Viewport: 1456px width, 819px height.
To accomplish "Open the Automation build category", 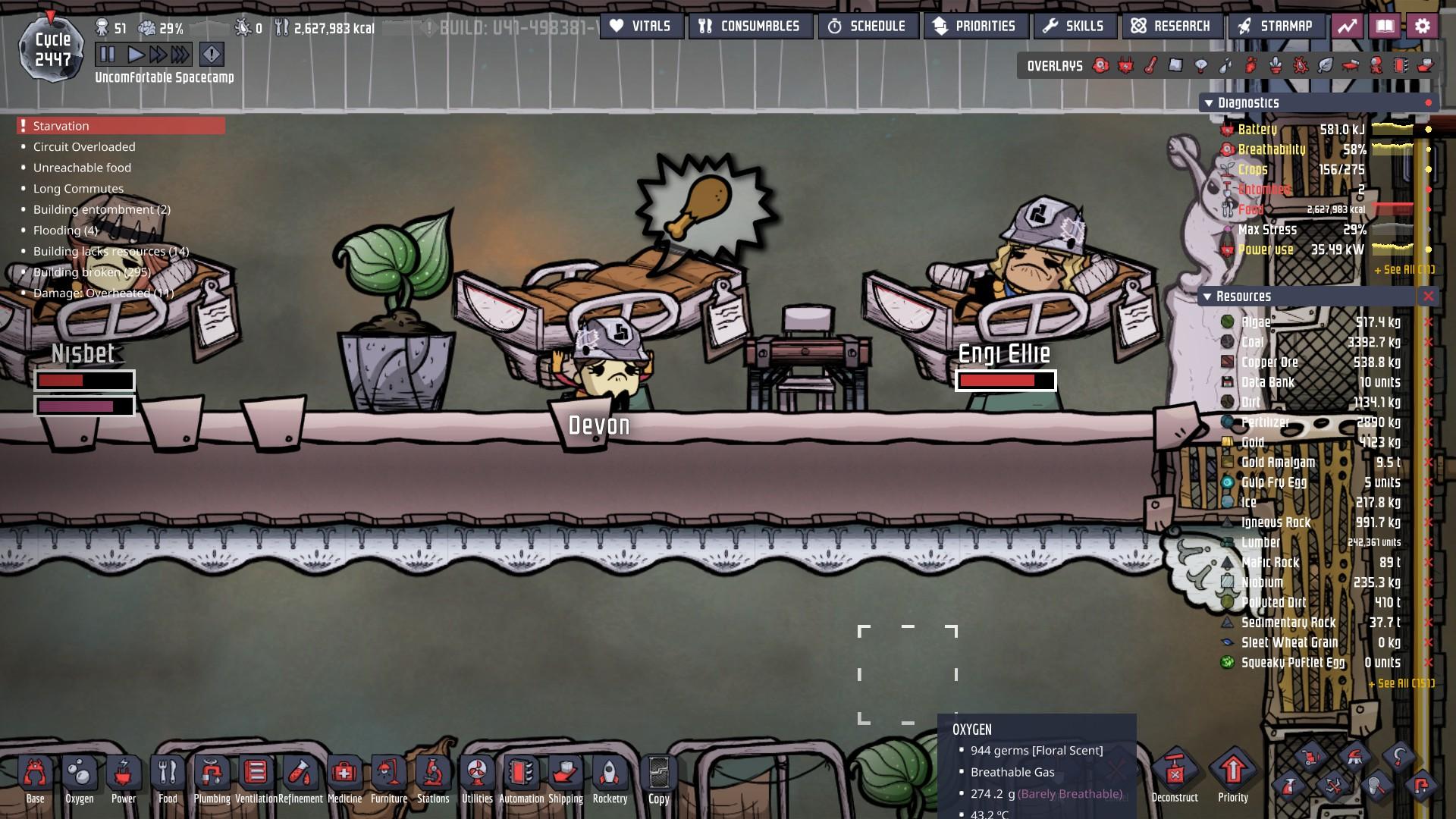I will pyautogui.click(x=521, y=773).
